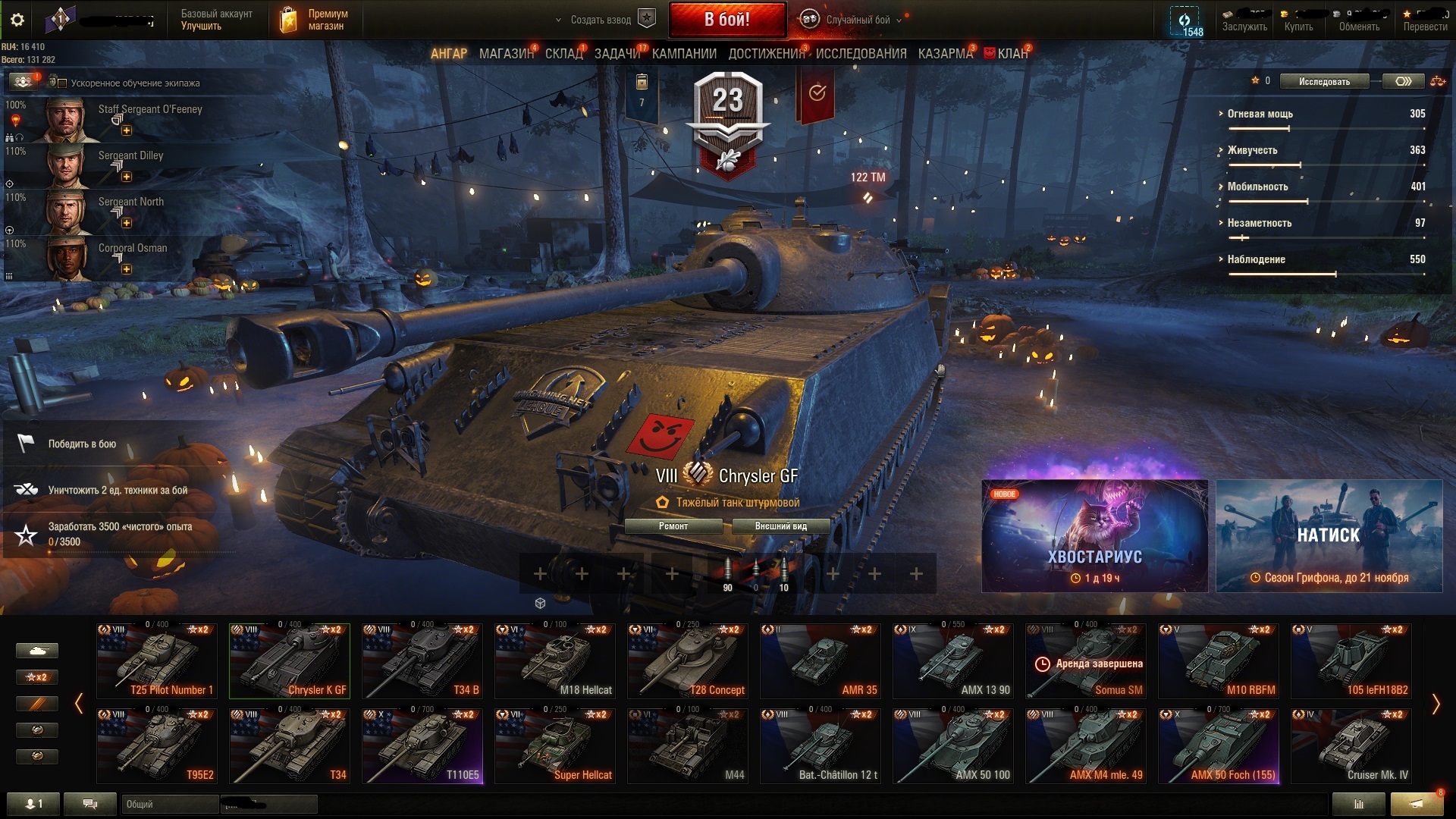Go to the ИССЛЕДОВАНИЯ tab

[x=861, y=54]
